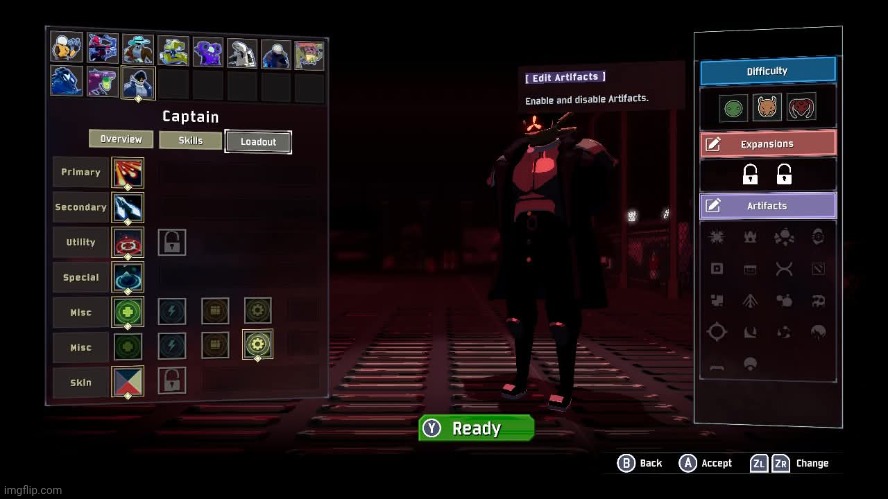Viewport: 888px width, 499px height.
Task: Pick the Bandit survivor portrait
Action: pyautogui.click(x=137, y=48)
